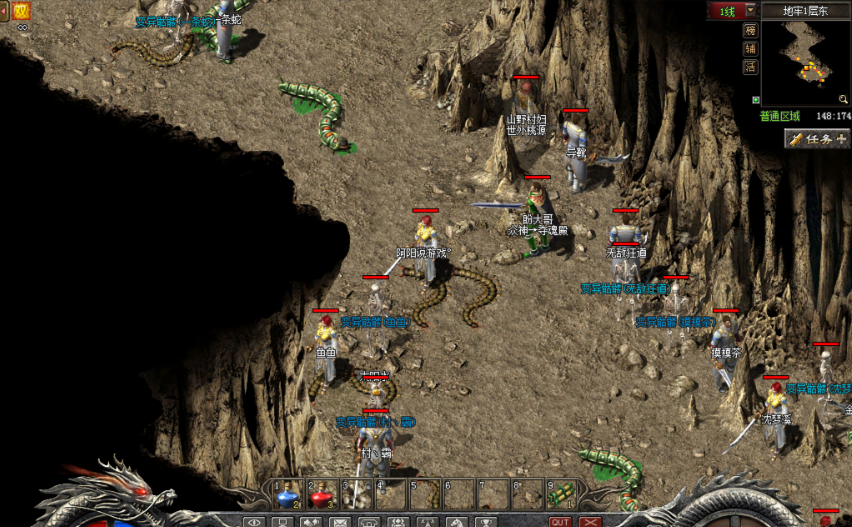Open the 榜 ranking button
Viewport: 852px width, 527px height.
click(x=750, y=30)
